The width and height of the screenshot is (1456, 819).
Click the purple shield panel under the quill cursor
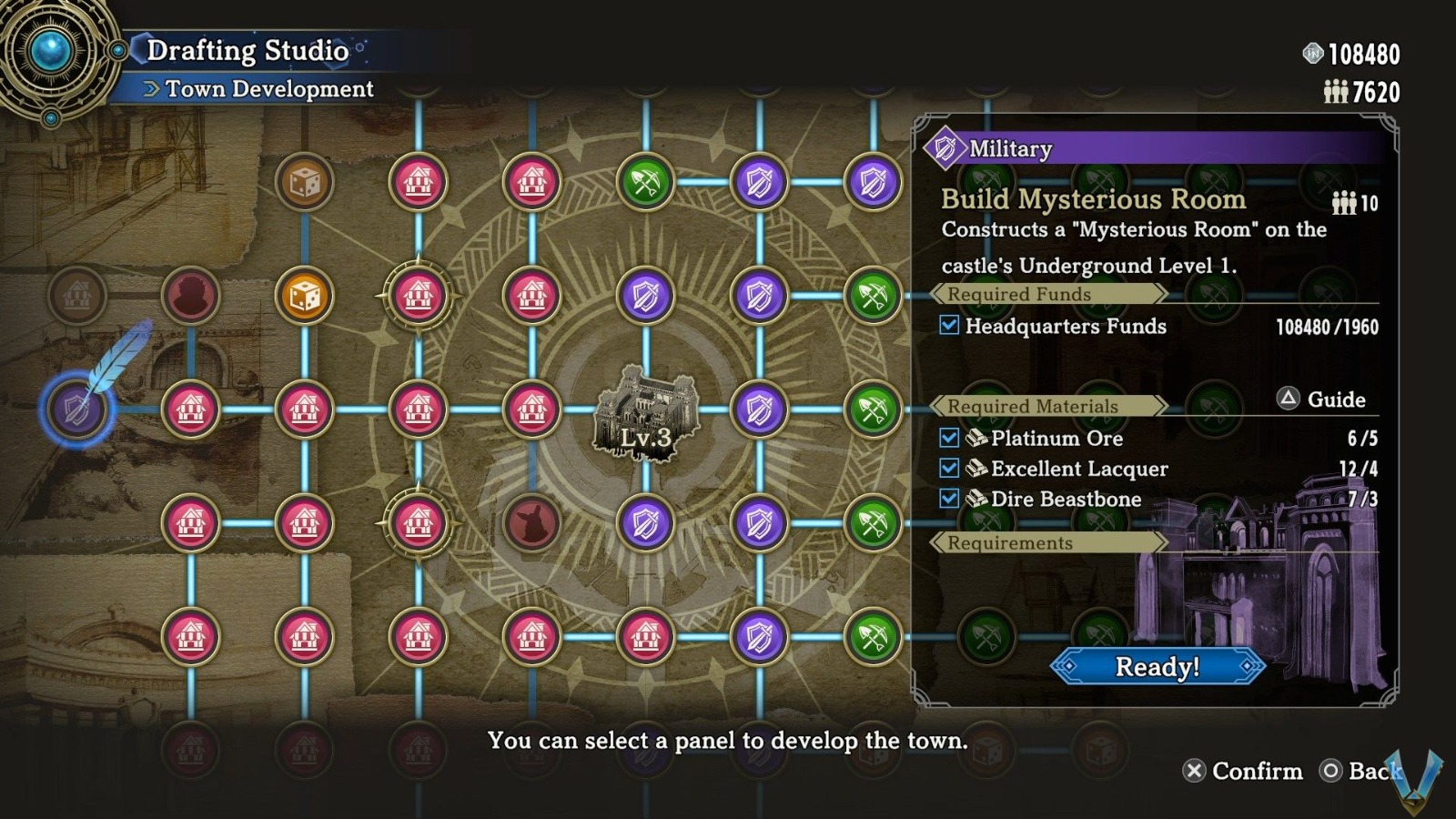click(x=77, y=408)
